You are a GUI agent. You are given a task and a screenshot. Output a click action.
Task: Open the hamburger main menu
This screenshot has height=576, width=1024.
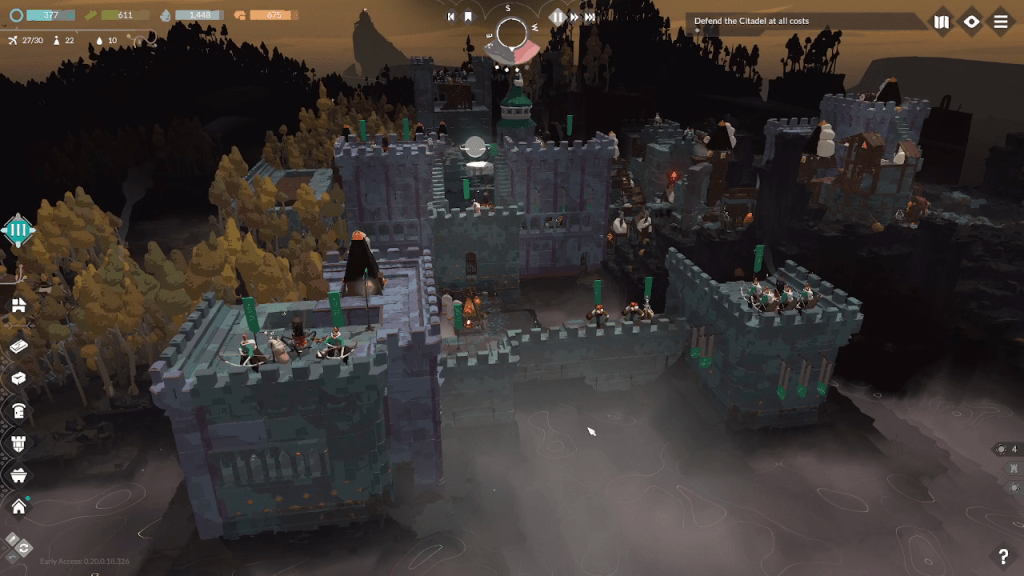coord(1000,22)
